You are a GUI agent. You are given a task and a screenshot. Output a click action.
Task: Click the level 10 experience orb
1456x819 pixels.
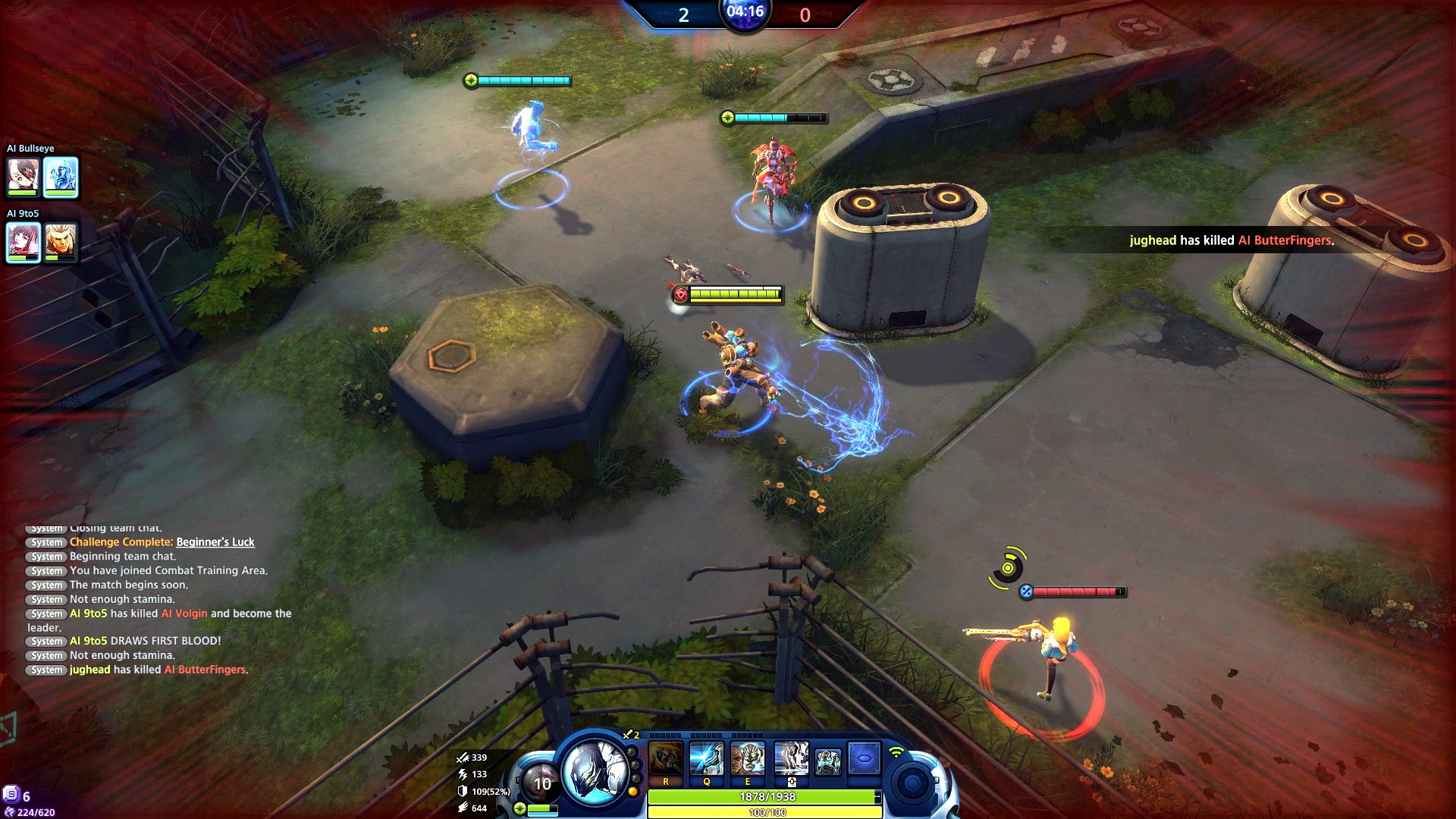pyautogui.click(x=542, y=784)
